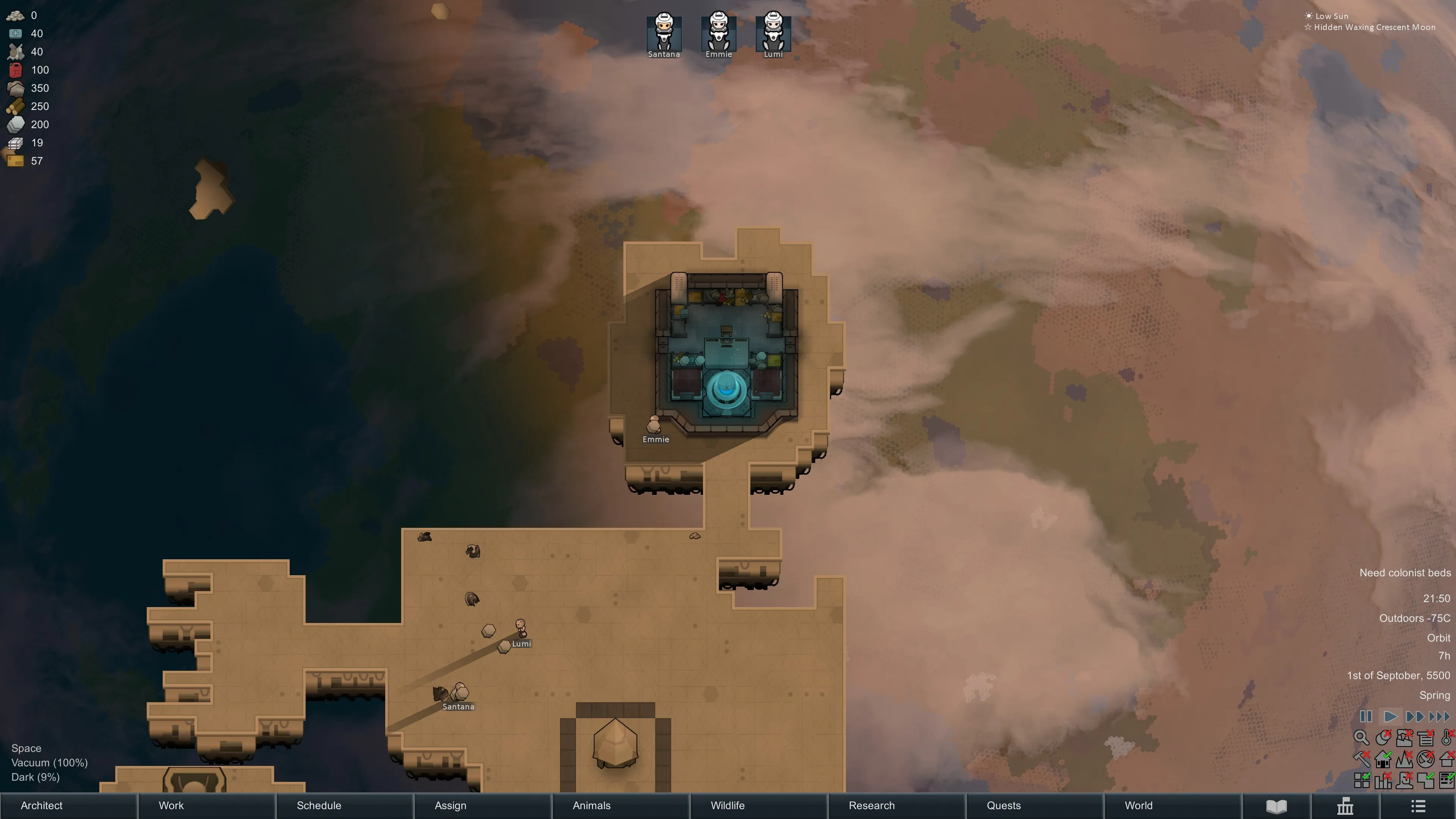The height and width of the screenshot is (819, 1456).
Task: Open the history building icon tab
Action: coord(1345,806)
